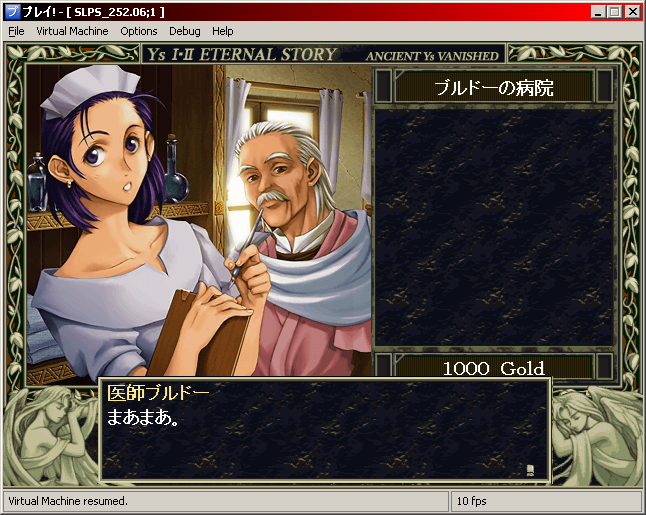Image resolution: width=646 pixels, height=515 pixels.
Task: Open the Help menu
Action: pyautogui.click(x=222, y=31)
